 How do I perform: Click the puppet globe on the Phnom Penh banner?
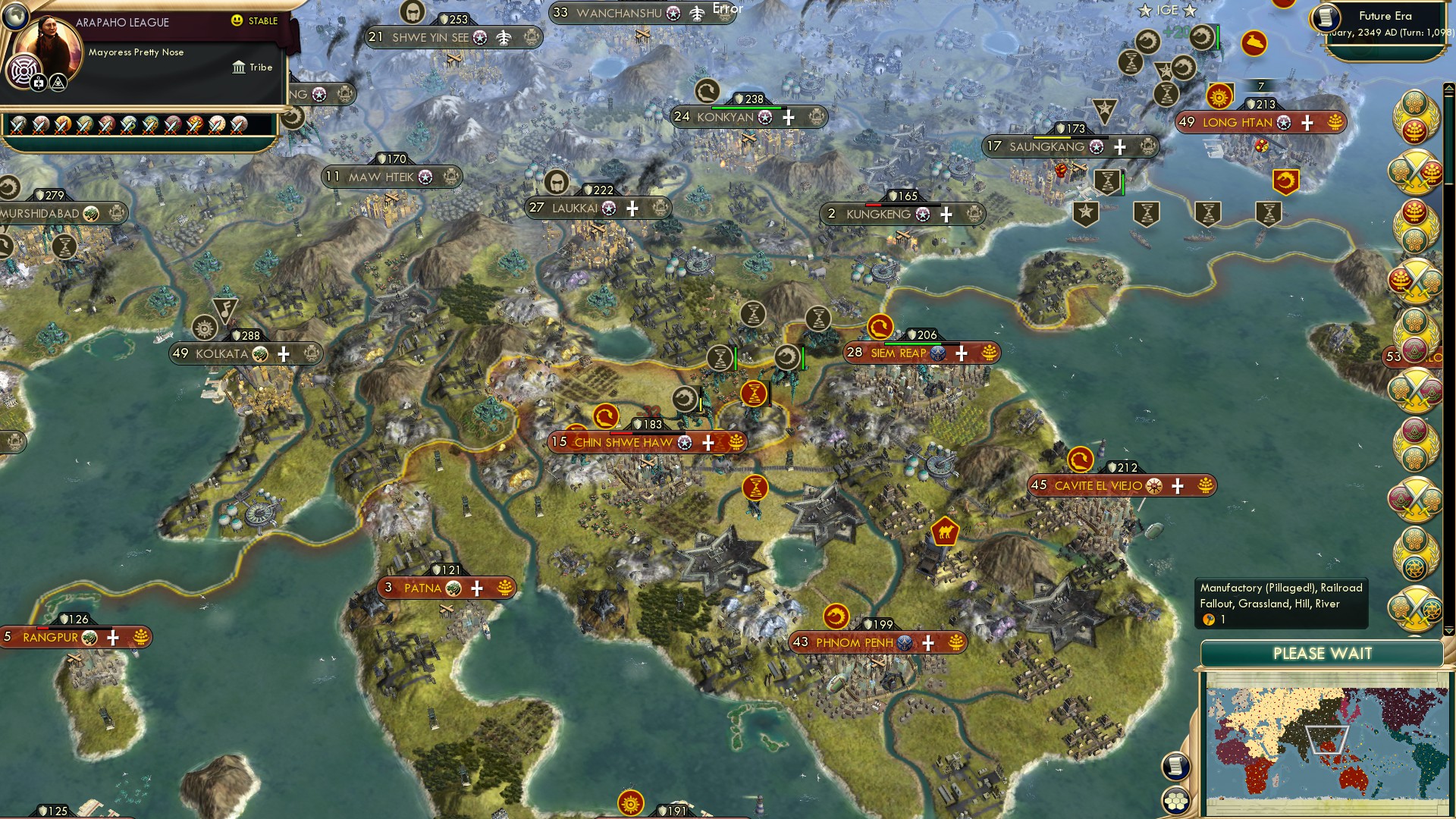click(x=905, y=642)
